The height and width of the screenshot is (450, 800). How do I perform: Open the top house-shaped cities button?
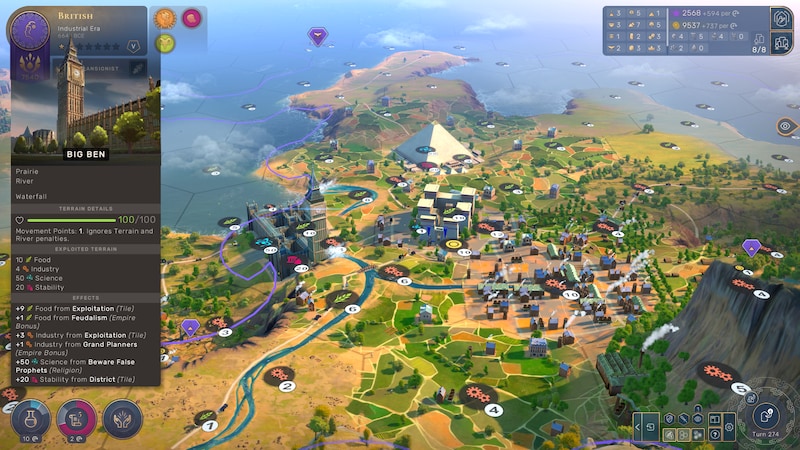[781, 18]
